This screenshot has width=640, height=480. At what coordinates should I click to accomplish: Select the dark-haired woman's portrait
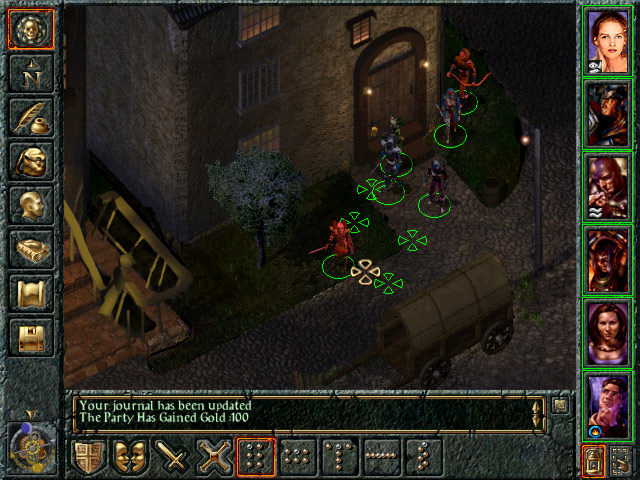608,331
